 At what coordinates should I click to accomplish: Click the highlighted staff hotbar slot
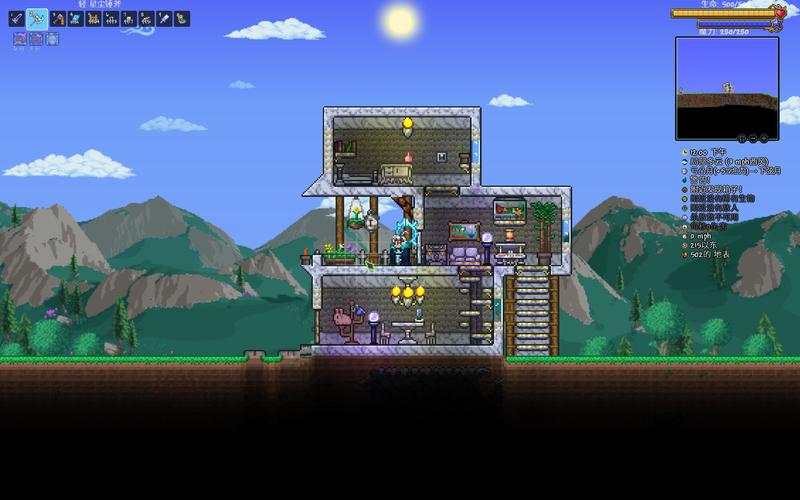pos(37,18)
